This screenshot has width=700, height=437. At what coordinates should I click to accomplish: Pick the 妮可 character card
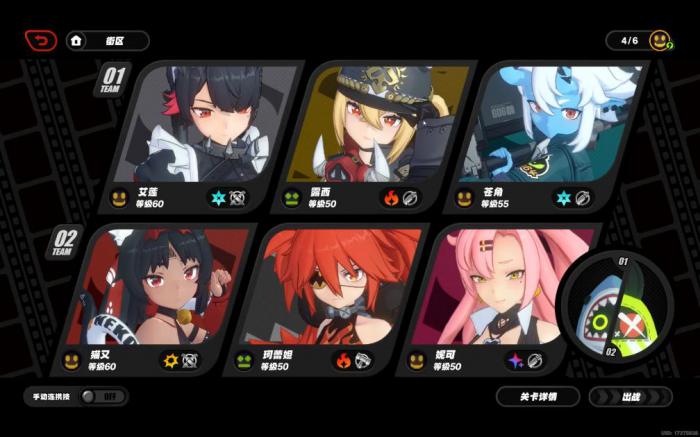[490, 298]
